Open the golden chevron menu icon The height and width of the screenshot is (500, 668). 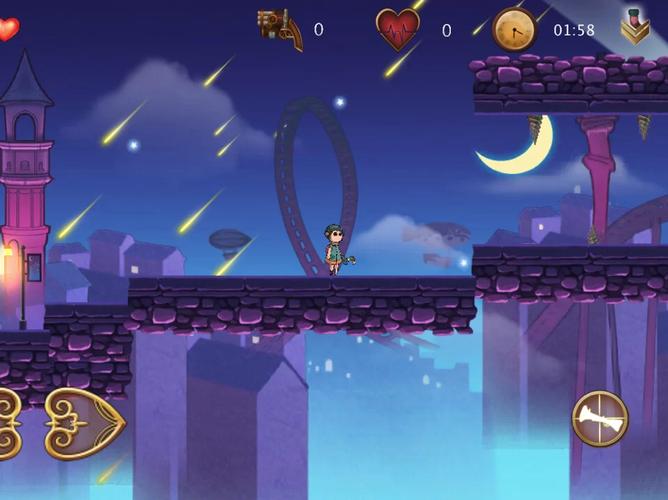pos(635,27)
